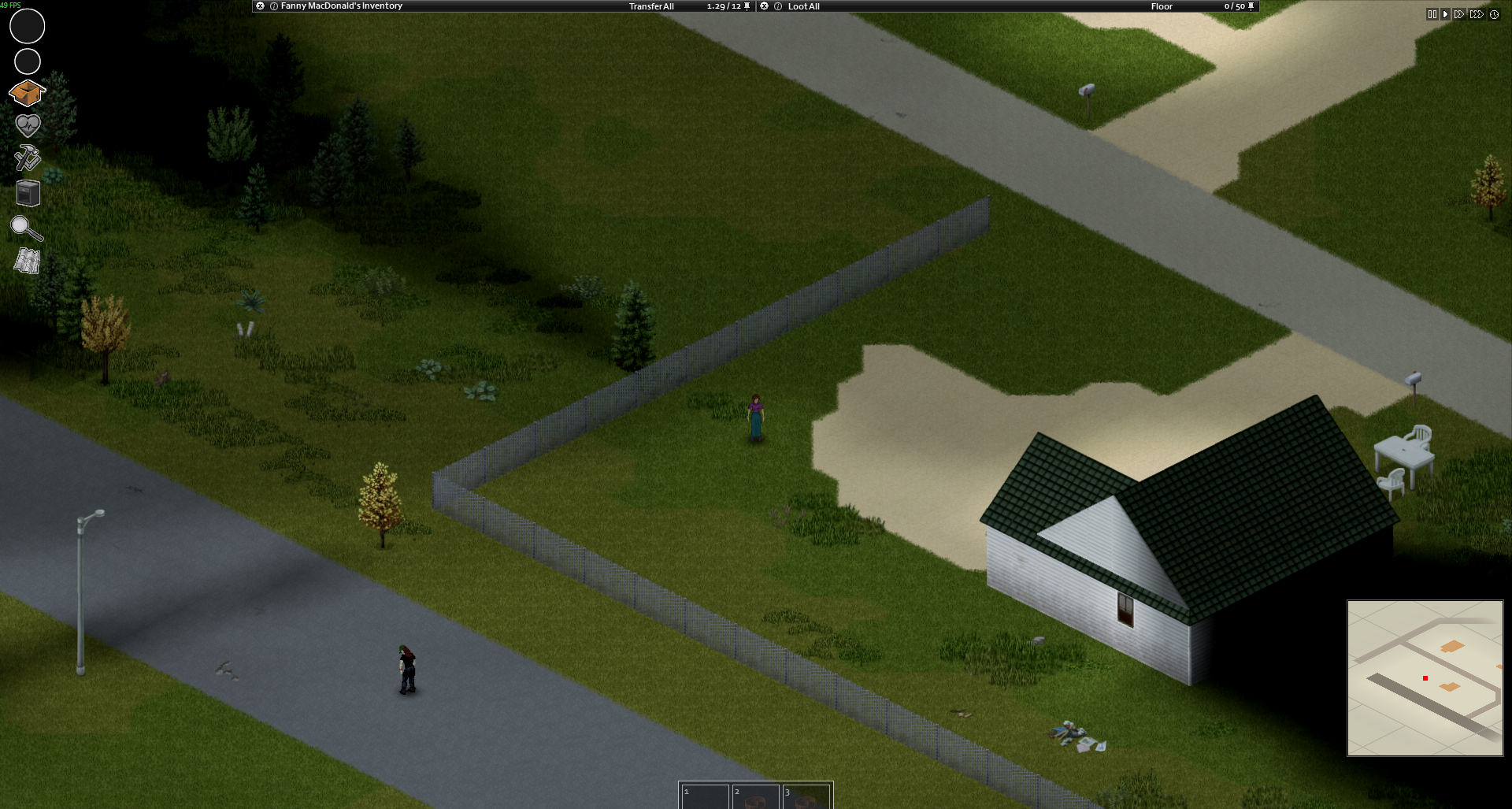The image size is (1512, 809).
Task: Click the large primary hand equipment slot
Action: 27,26
